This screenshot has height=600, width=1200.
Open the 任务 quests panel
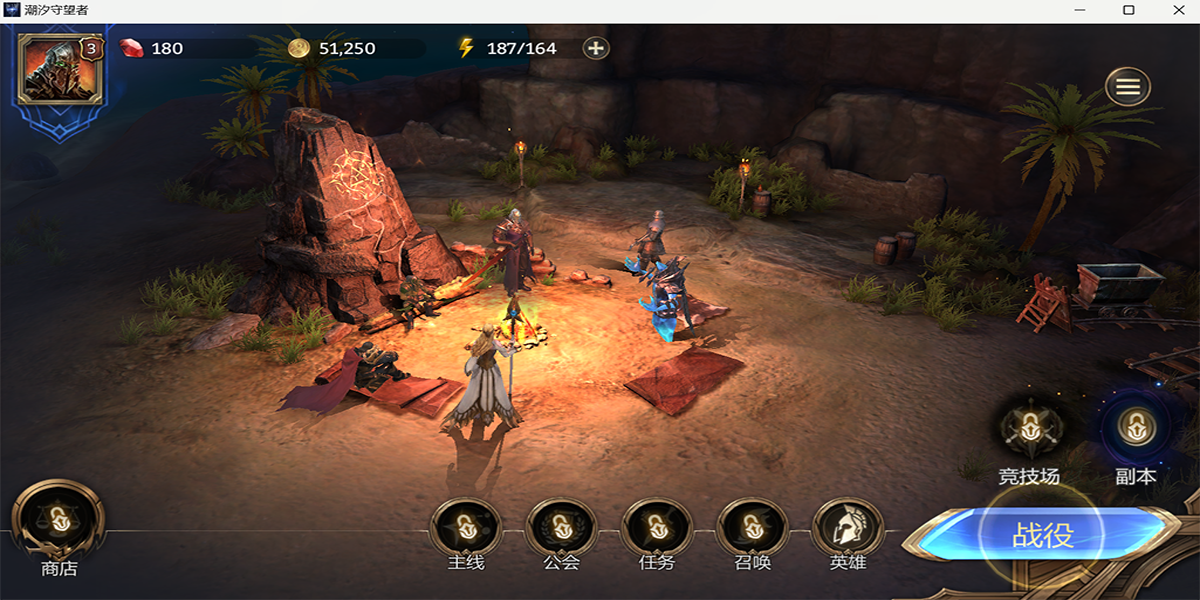(x=656, y=528)
